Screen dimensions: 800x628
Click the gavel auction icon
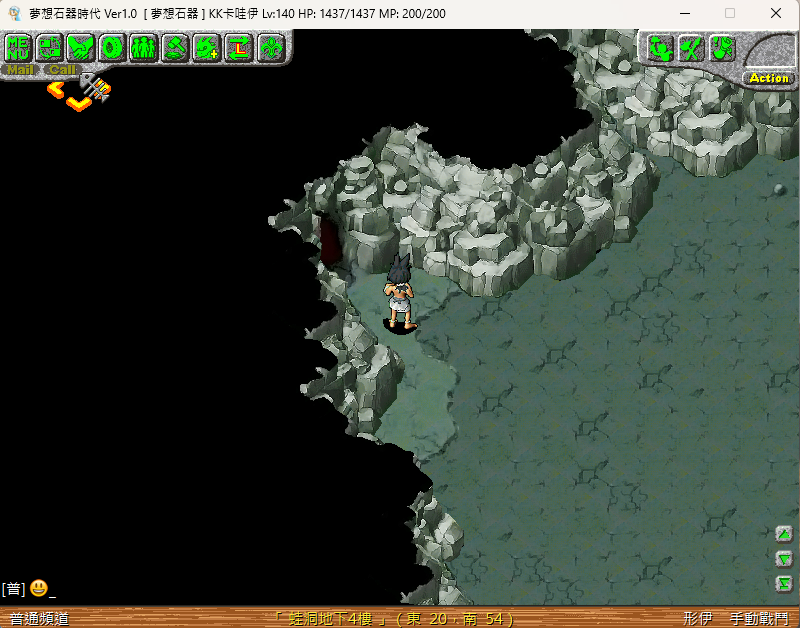175,47
